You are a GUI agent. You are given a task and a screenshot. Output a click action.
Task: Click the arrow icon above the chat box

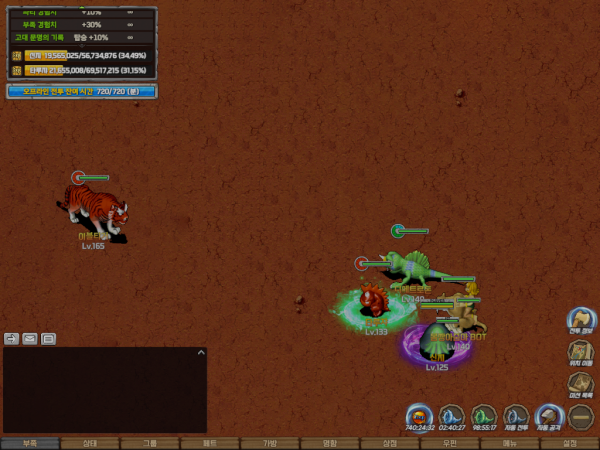click(11, 339)
